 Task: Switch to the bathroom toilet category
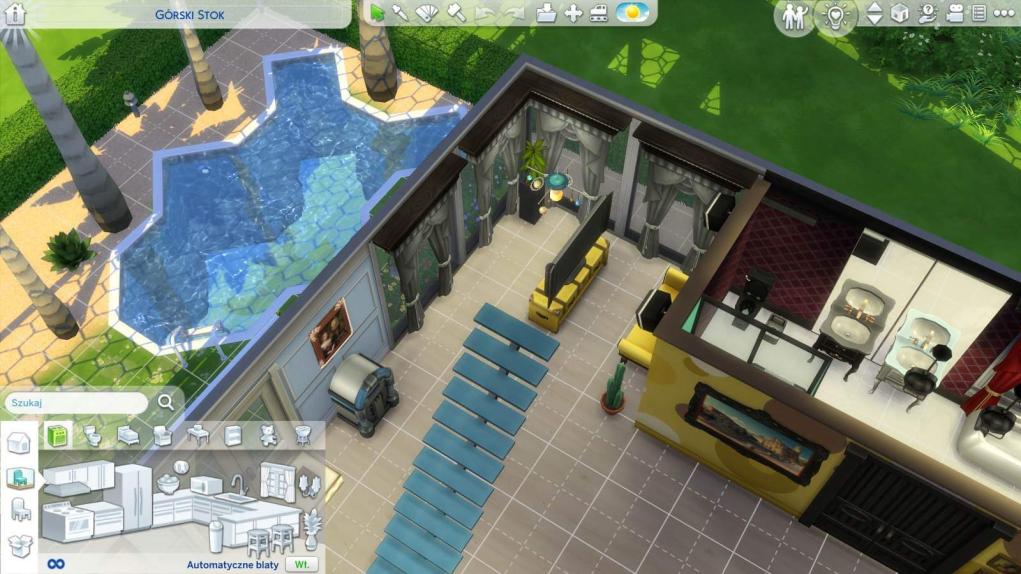92,436
